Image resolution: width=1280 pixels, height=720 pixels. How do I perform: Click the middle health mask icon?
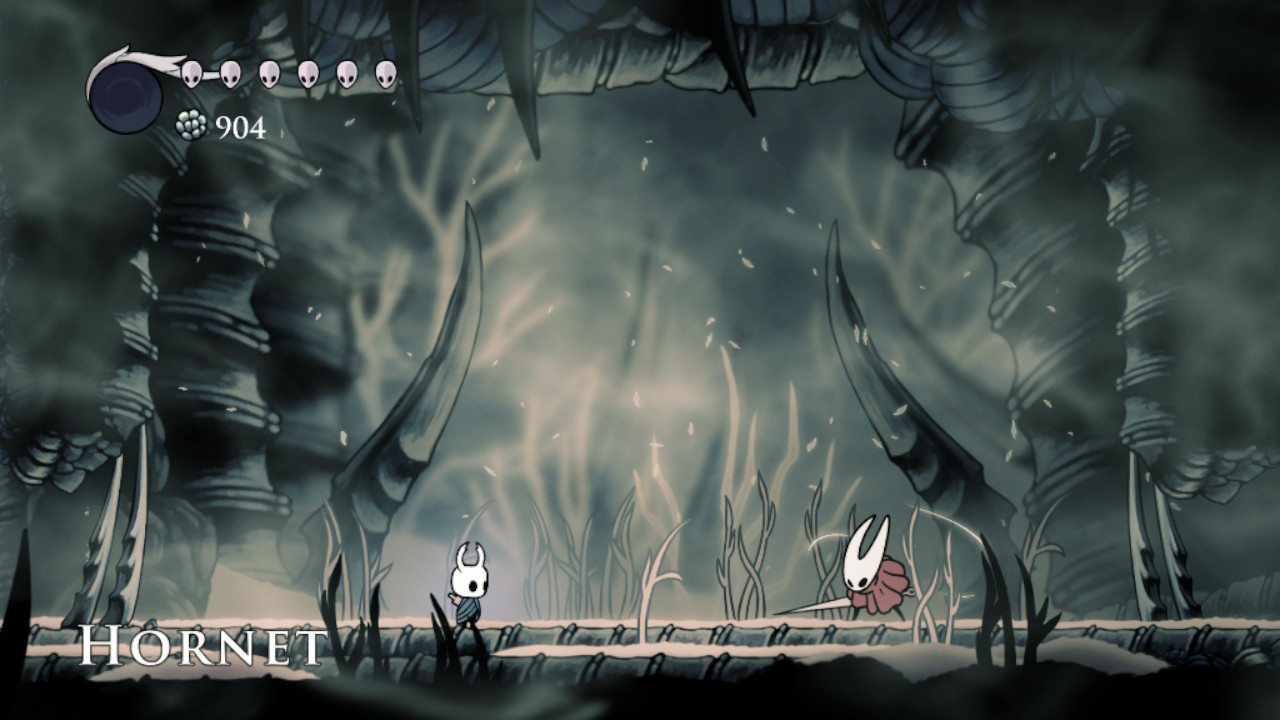(x=268, y=73)
